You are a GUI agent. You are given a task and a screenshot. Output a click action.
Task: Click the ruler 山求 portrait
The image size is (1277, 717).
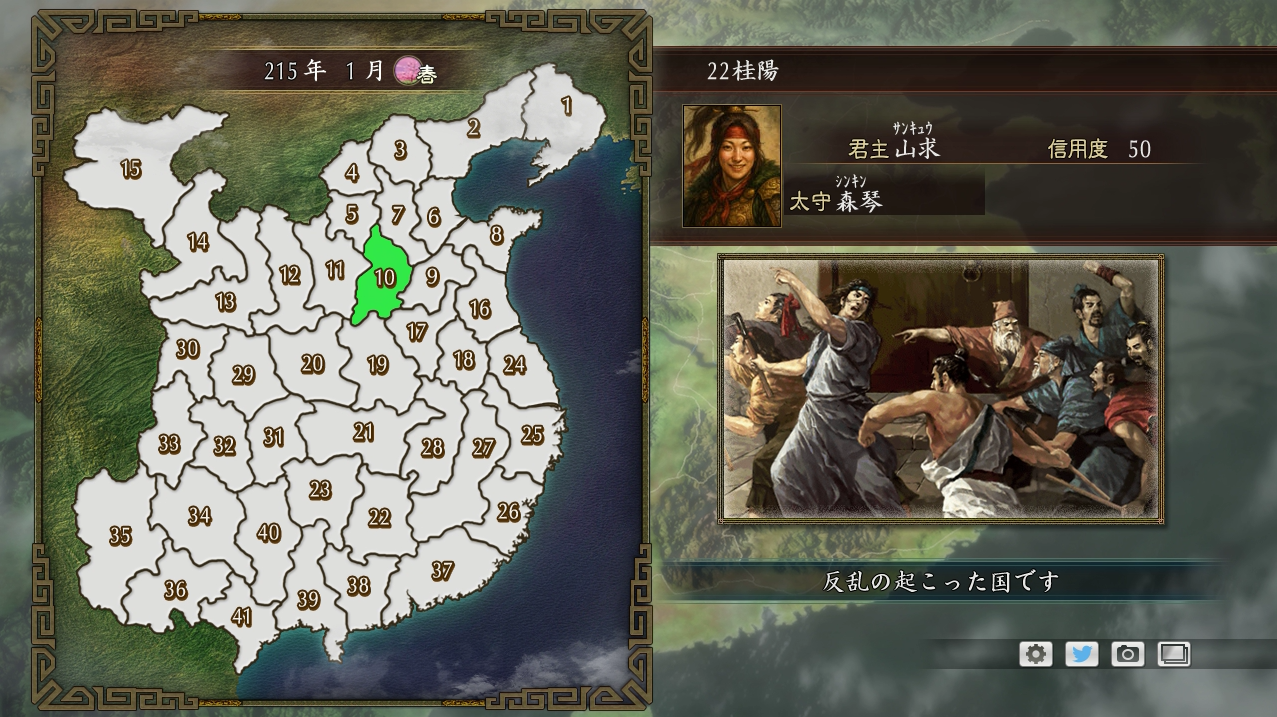(x=731, y=166)
